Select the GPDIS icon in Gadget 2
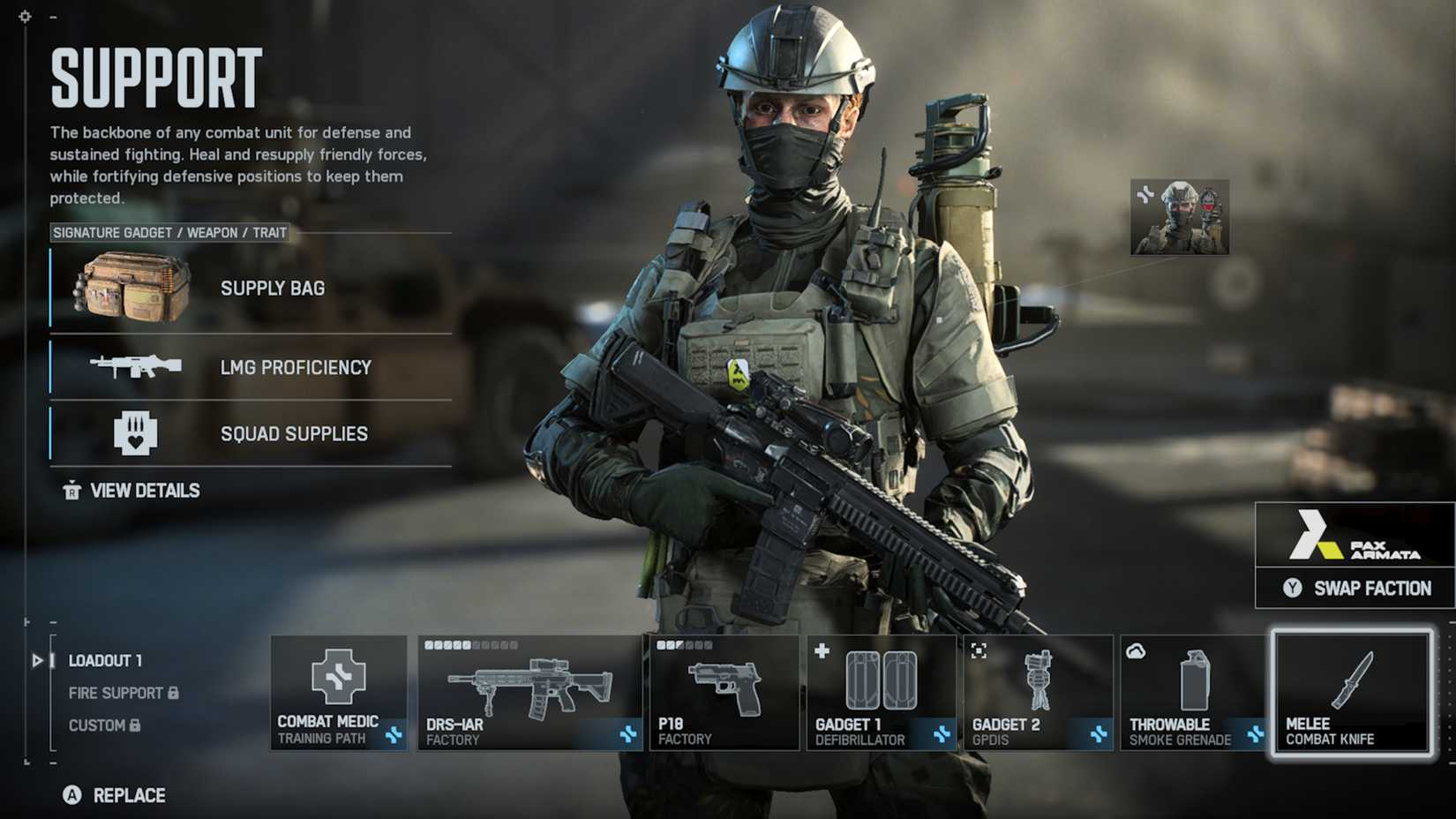 tap(1037, 680)
